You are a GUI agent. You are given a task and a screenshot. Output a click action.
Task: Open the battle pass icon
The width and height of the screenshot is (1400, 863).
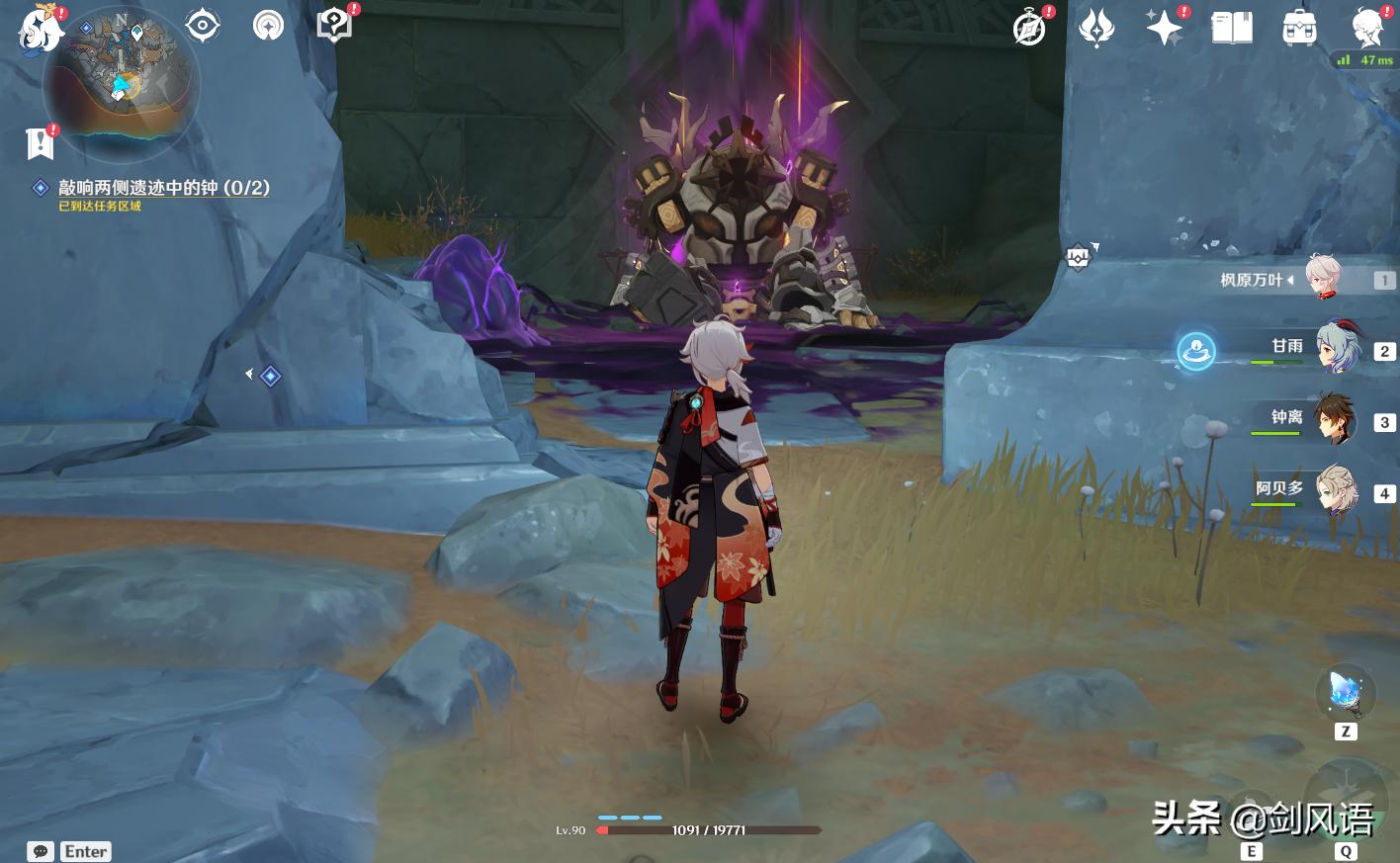pos(1096,28)
